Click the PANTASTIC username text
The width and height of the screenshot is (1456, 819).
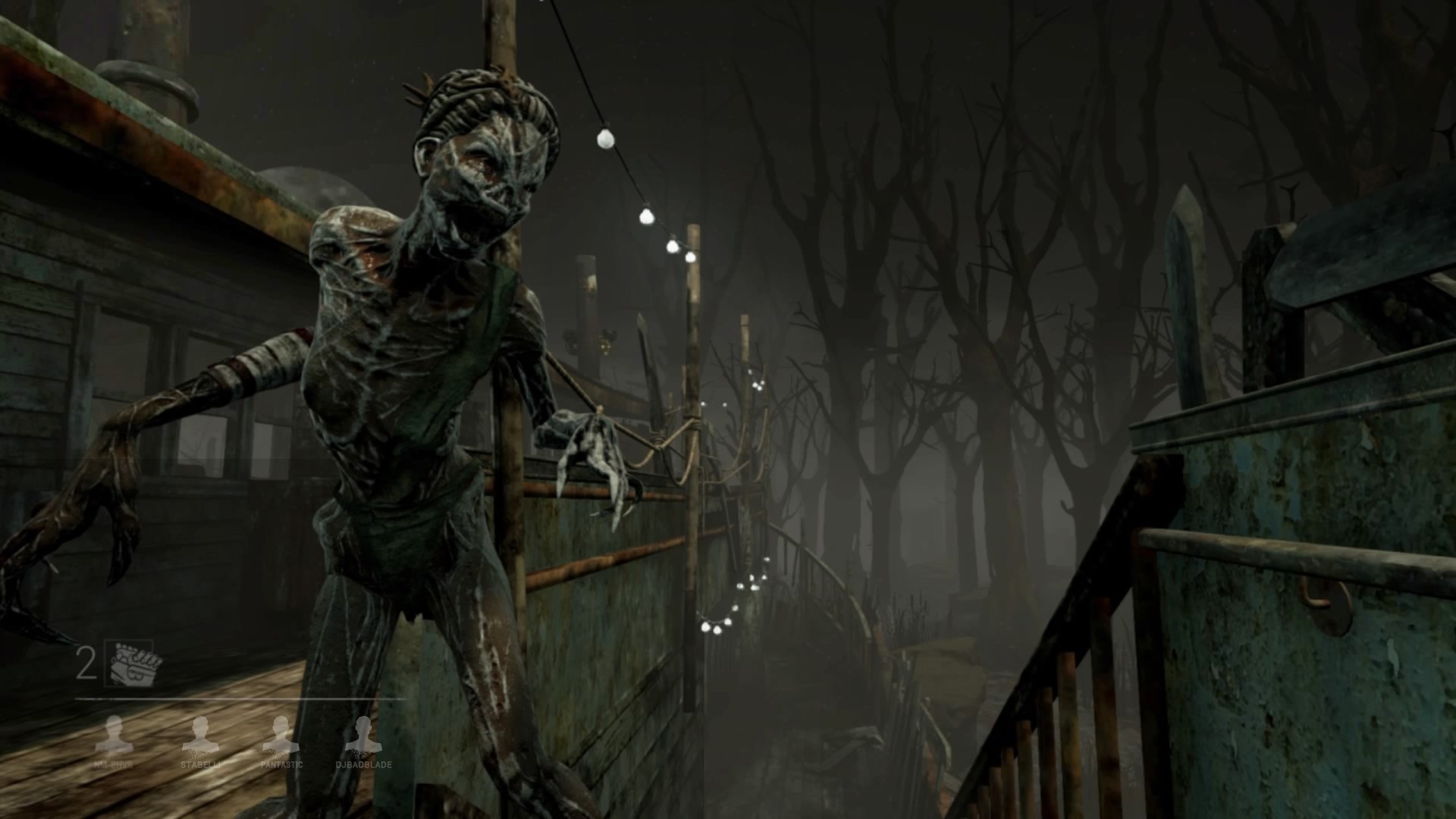pos(281,765)
